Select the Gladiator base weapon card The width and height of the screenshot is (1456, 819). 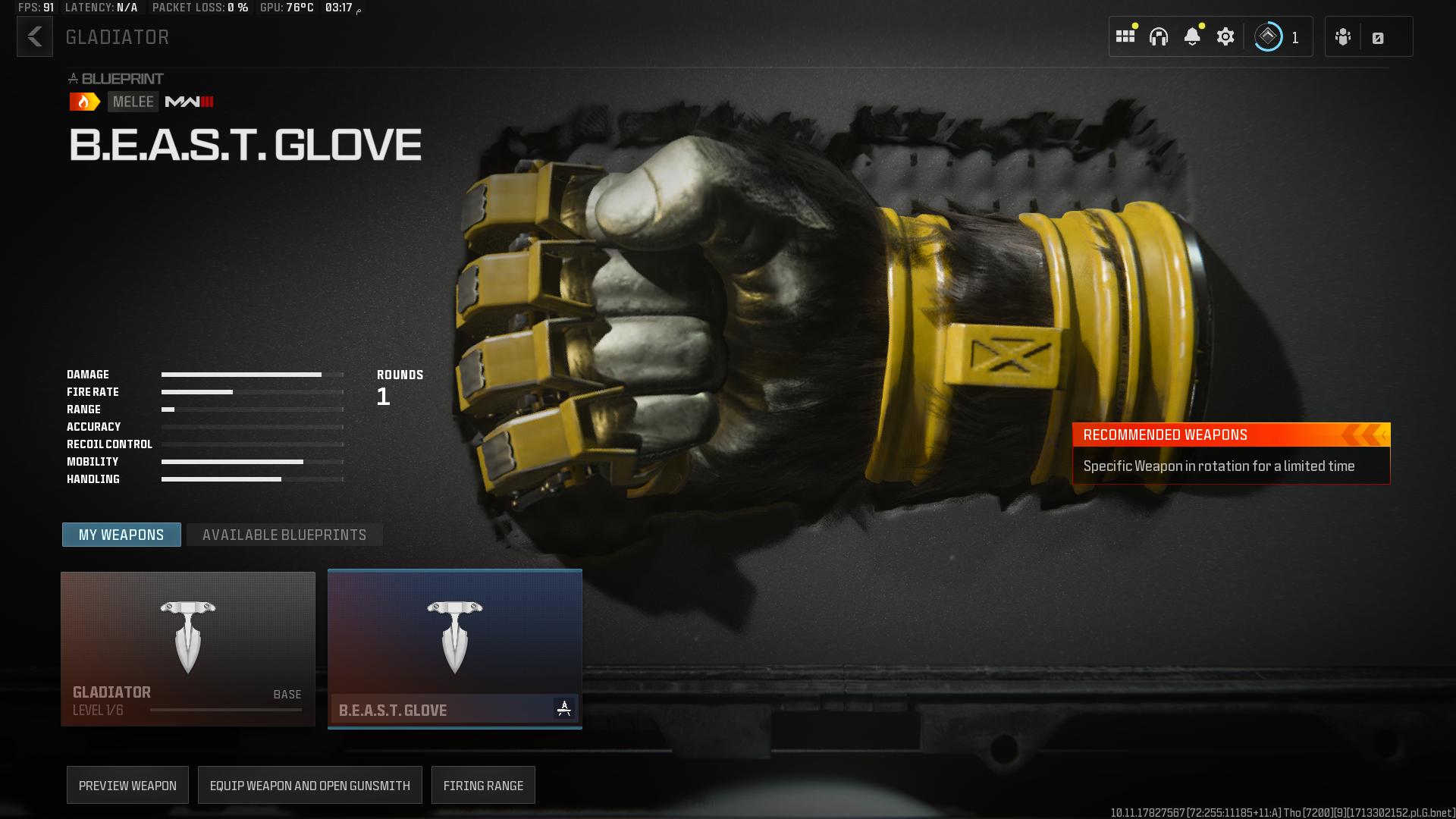tap(188, 649)
